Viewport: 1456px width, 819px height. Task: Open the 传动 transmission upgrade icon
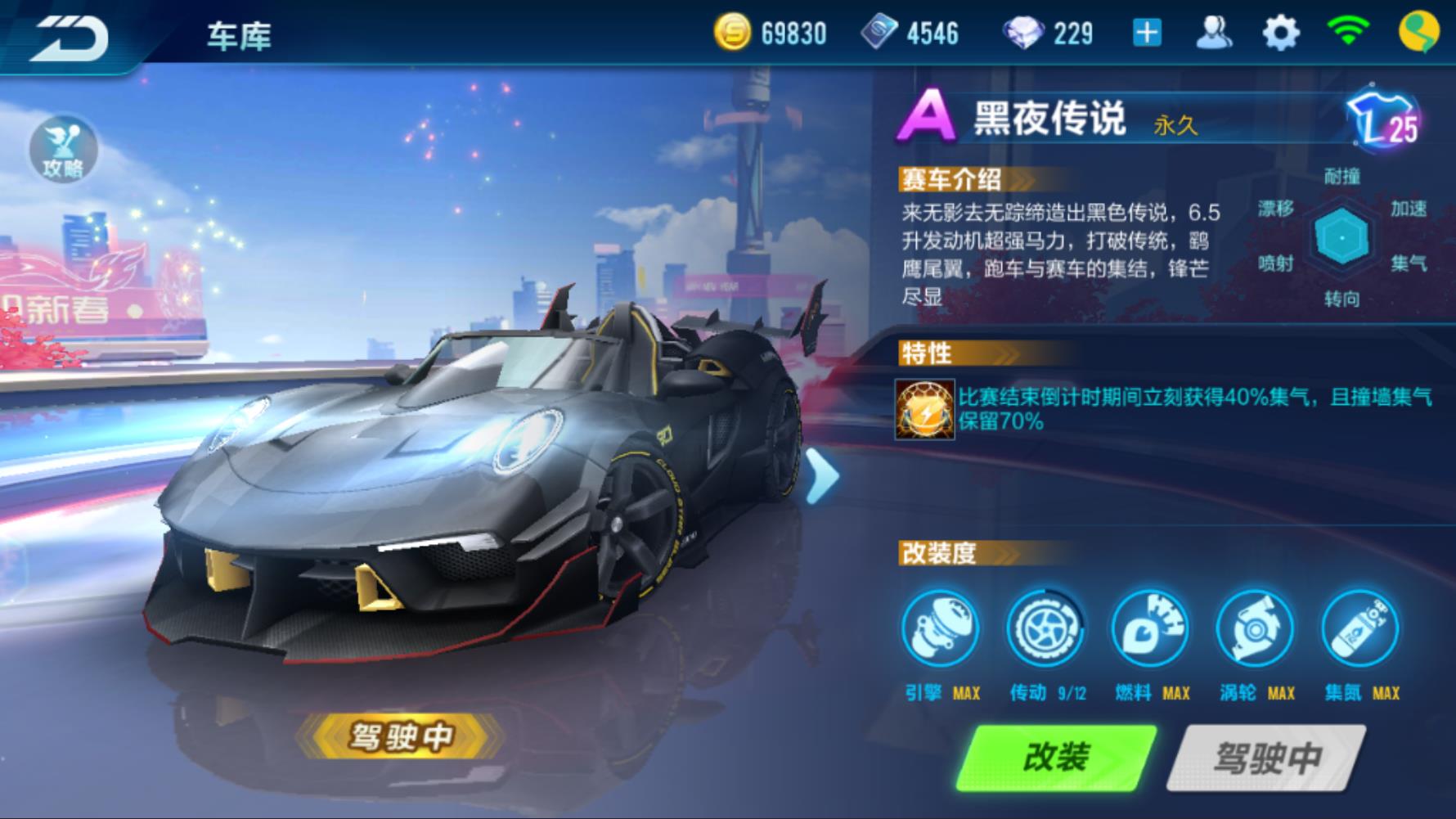(x=1045, y=628)
